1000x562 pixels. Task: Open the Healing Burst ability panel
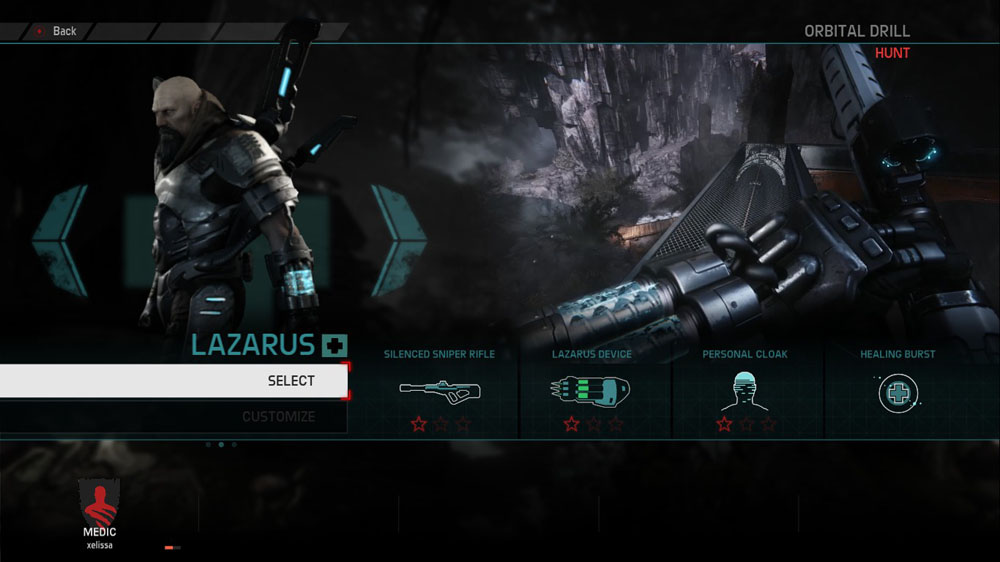tap(897, 389)
